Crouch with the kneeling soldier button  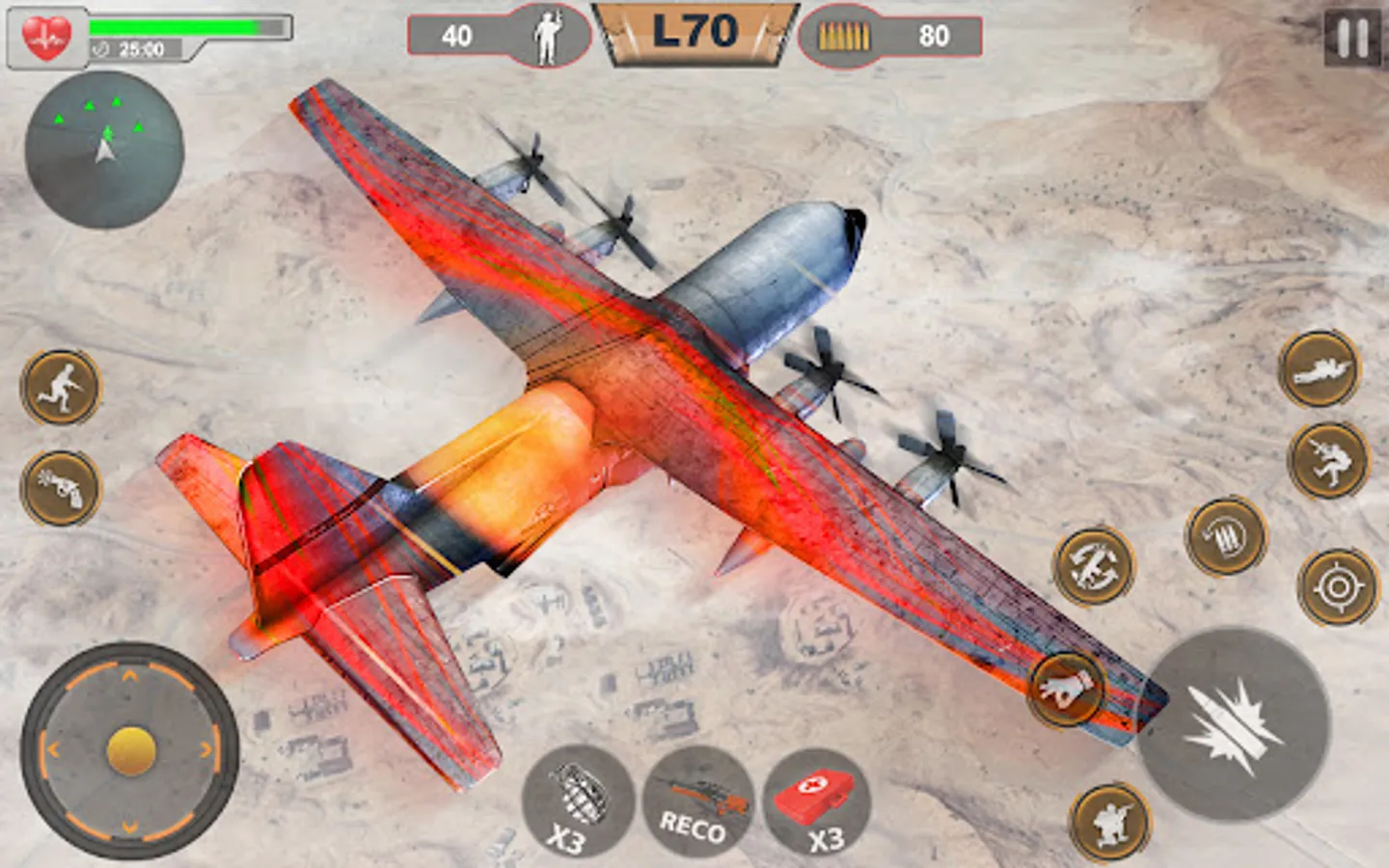1110,820
